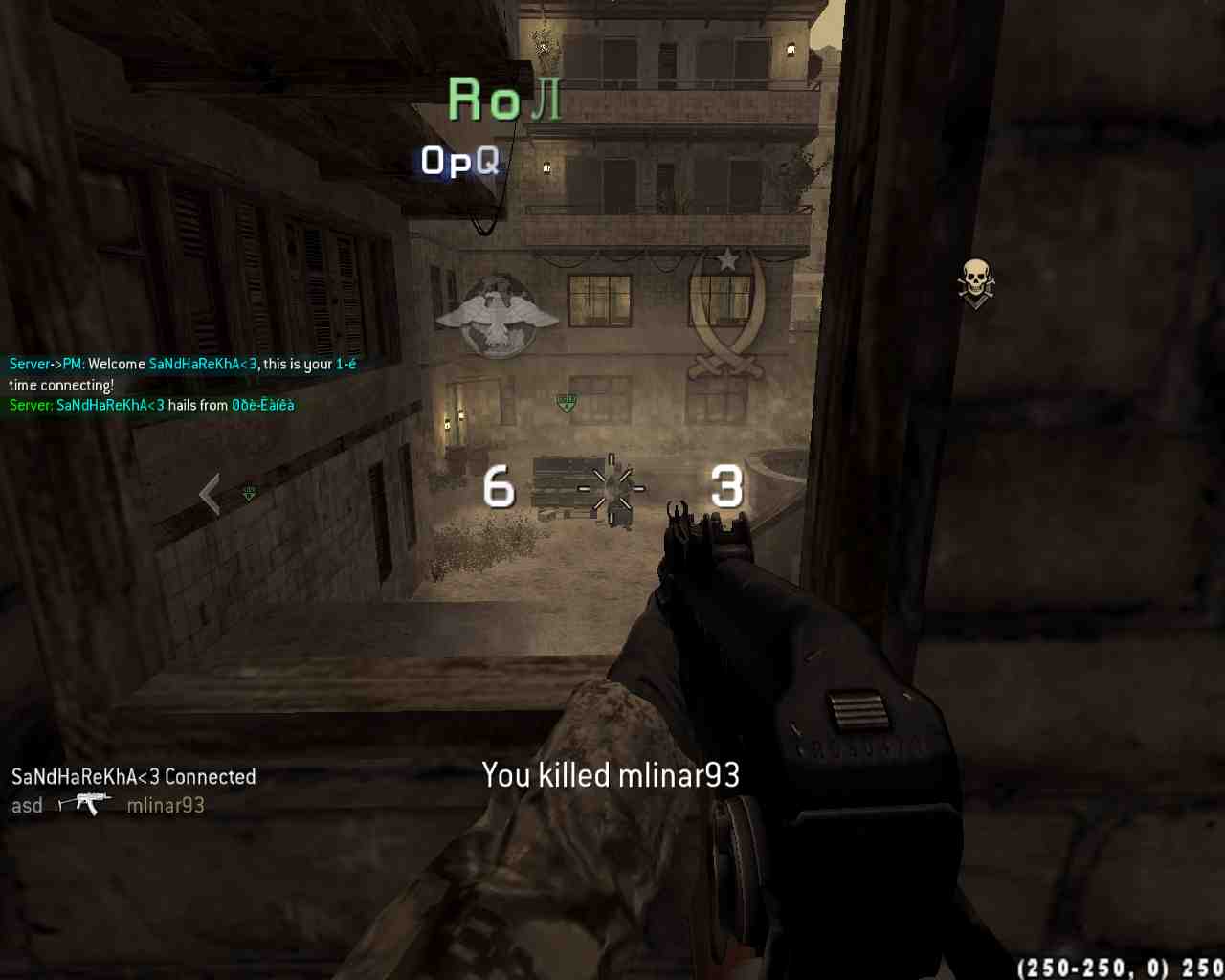Select the AK-47 weapon icon in killfeed
Viewport: 1225px width, 980px height.
click(84, 804)
